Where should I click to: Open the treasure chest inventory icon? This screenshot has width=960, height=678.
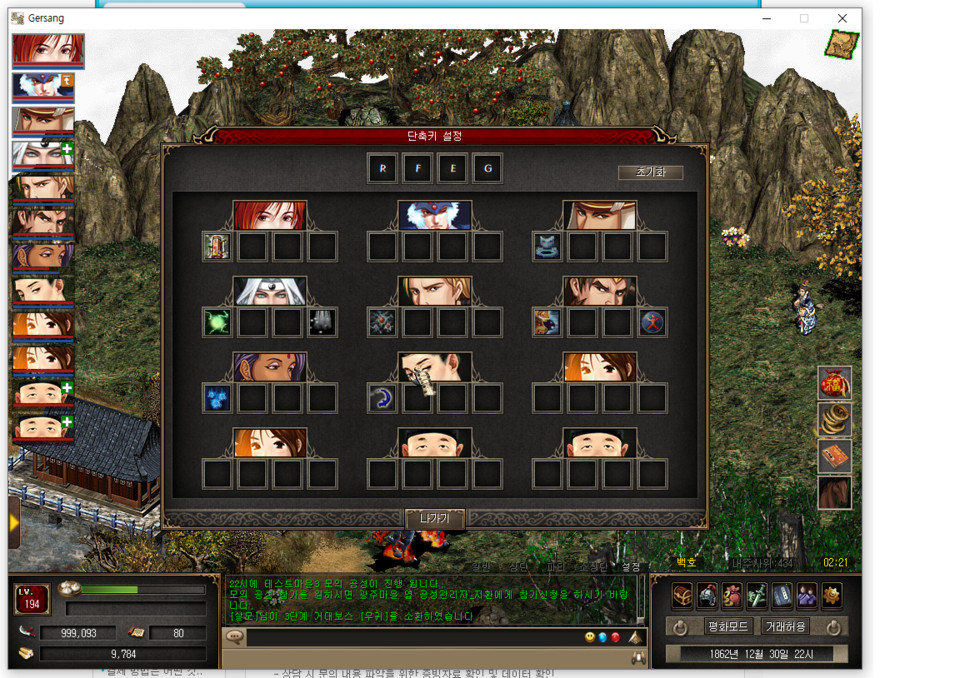[x=682, y=596]
